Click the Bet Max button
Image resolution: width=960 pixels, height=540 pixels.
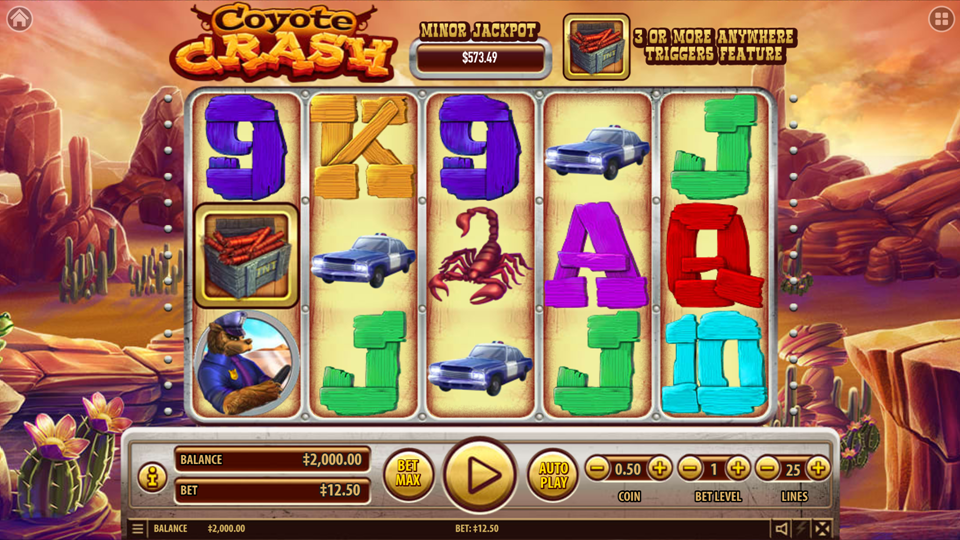click(x=408, y=474)
